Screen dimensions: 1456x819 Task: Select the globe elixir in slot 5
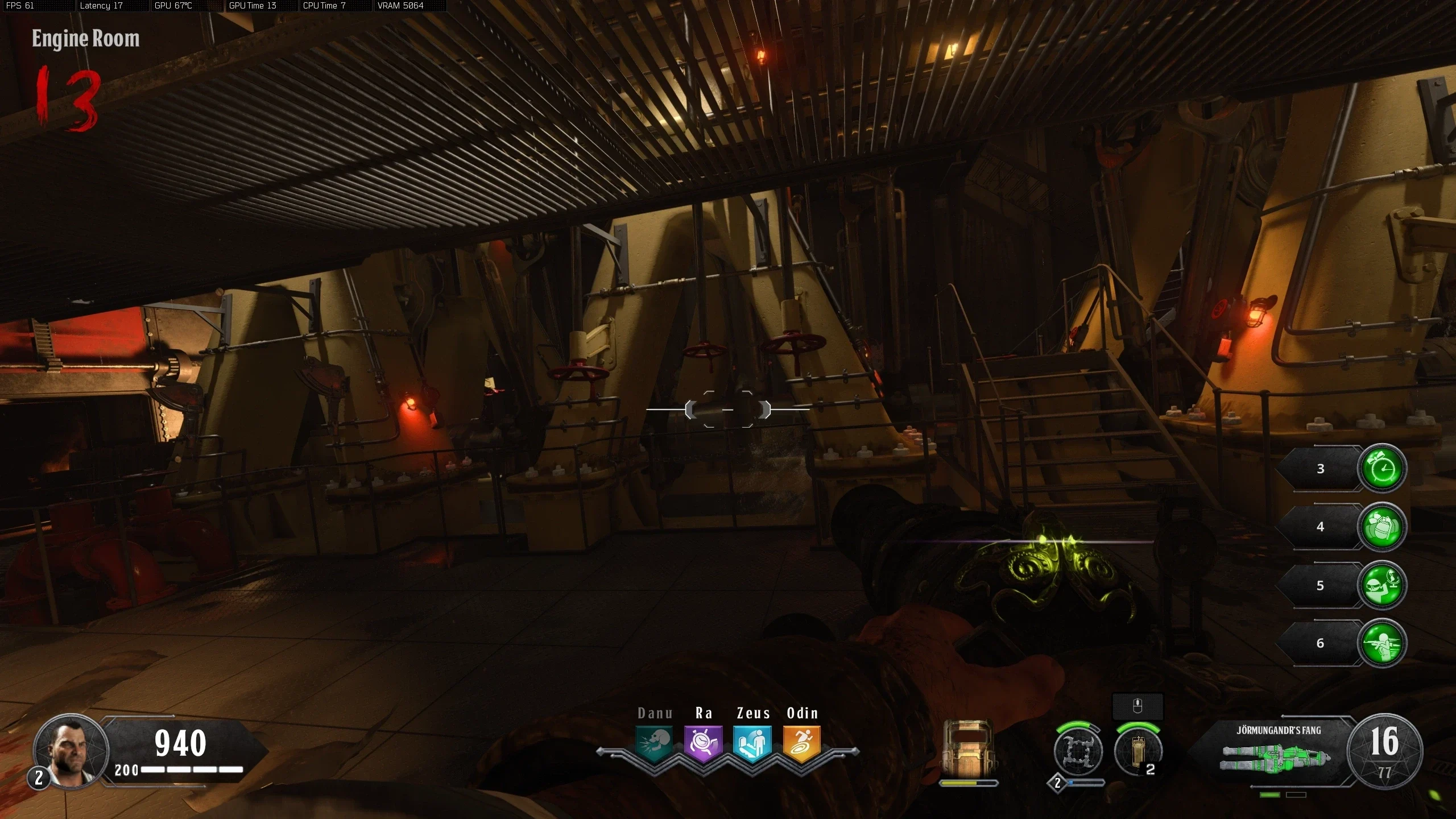click(1381, 585)
